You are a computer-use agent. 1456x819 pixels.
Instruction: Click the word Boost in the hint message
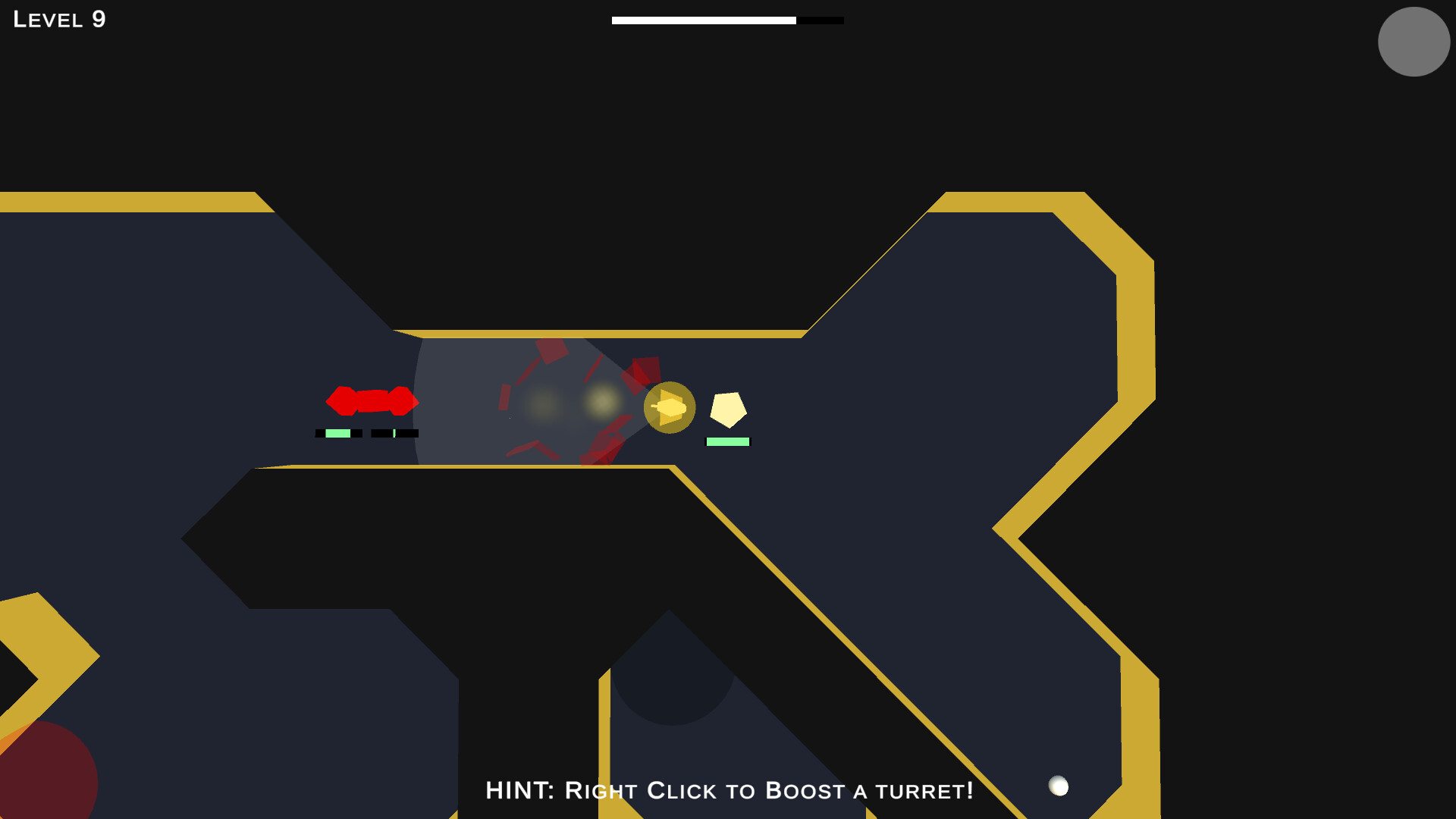point(804,791)
